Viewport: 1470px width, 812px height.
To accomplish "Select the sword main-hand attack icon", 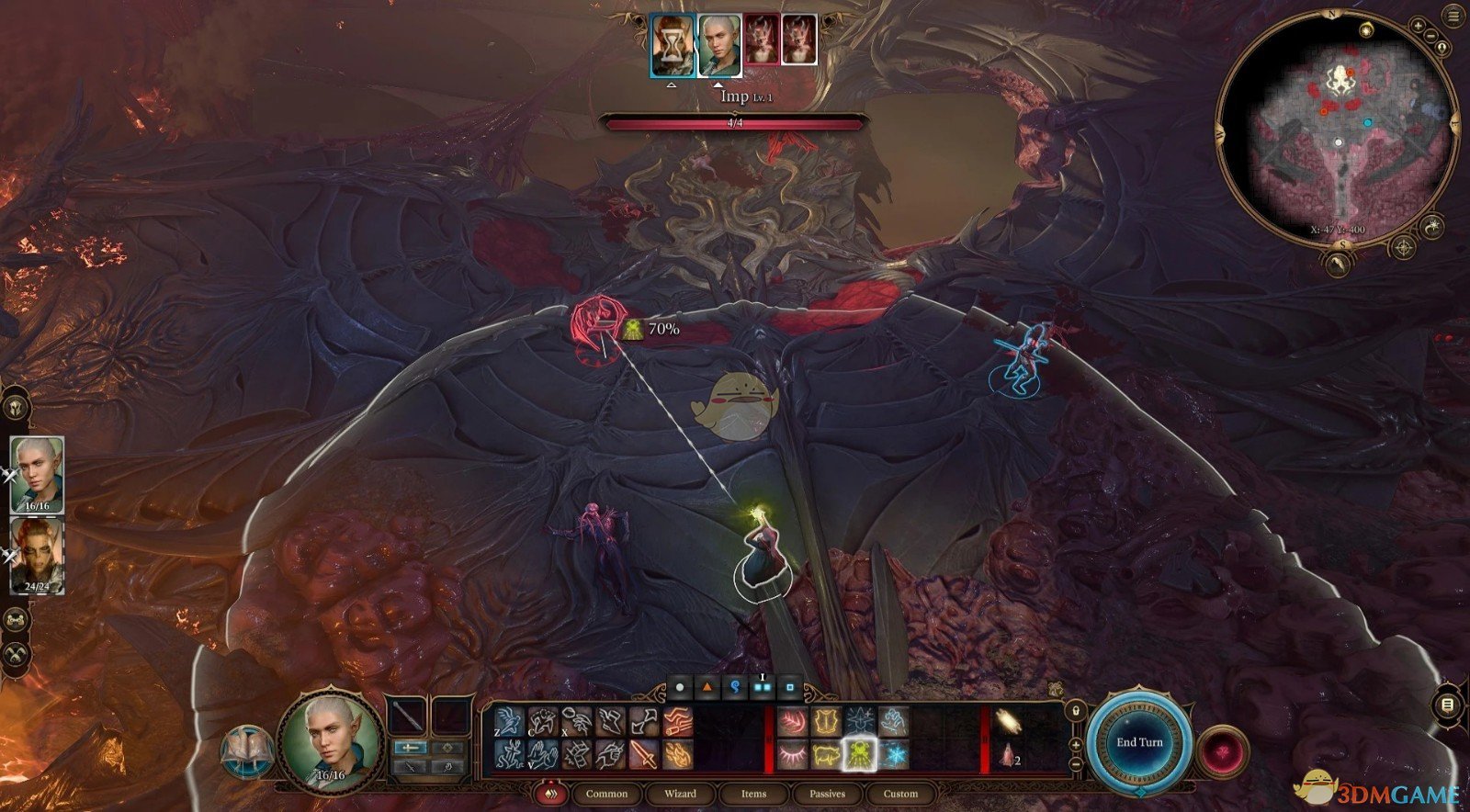I will click(643, 755).
